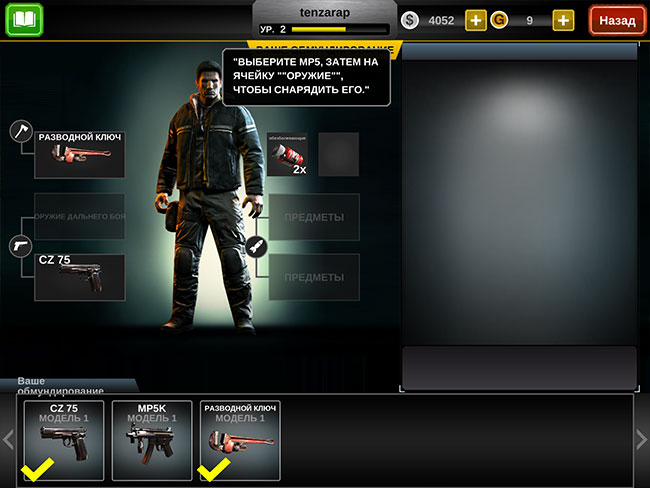This screenshot has width=650, height=488.
Task: Show next inventory items with right arrow
Action: (x=641, y=440)
